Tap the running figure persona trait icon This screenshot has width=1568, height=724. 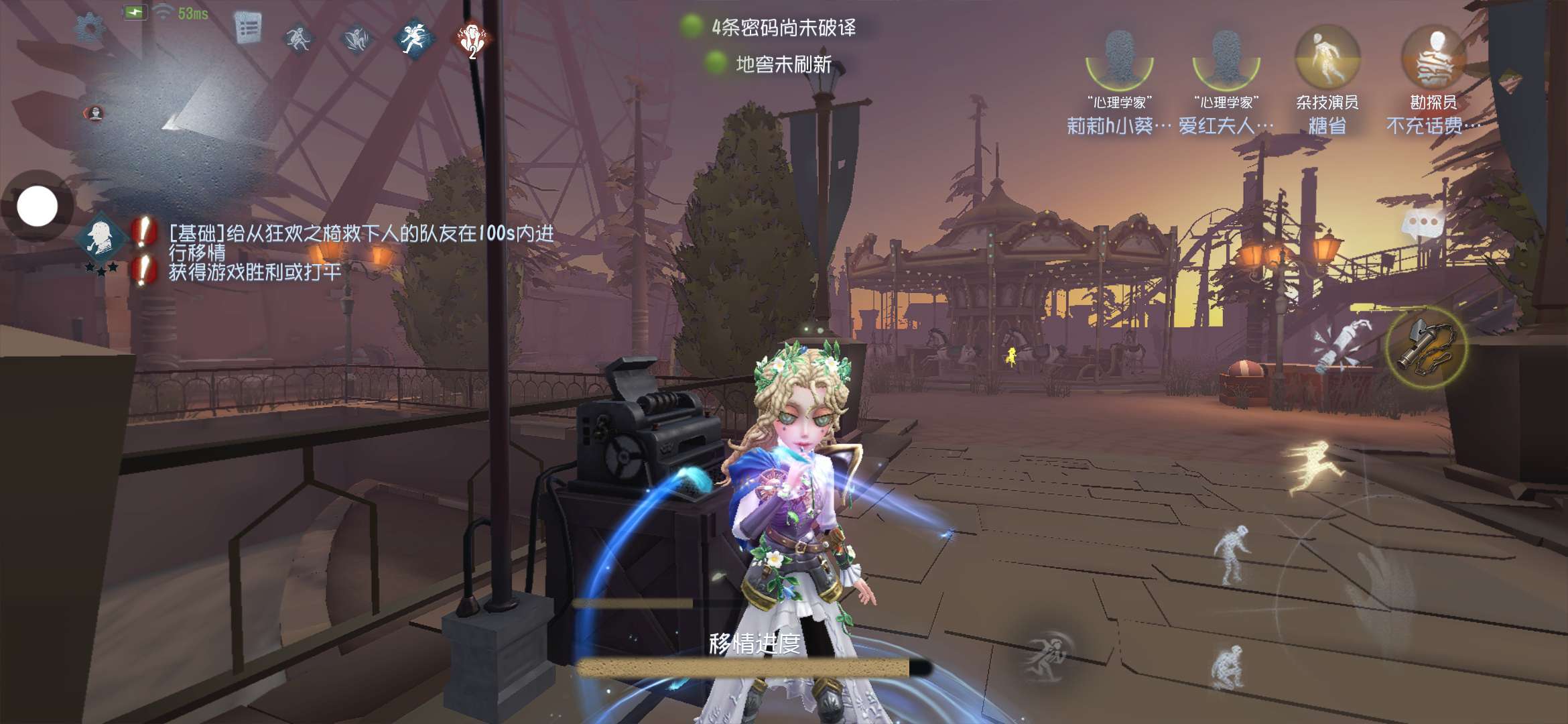tap(414, 38)
